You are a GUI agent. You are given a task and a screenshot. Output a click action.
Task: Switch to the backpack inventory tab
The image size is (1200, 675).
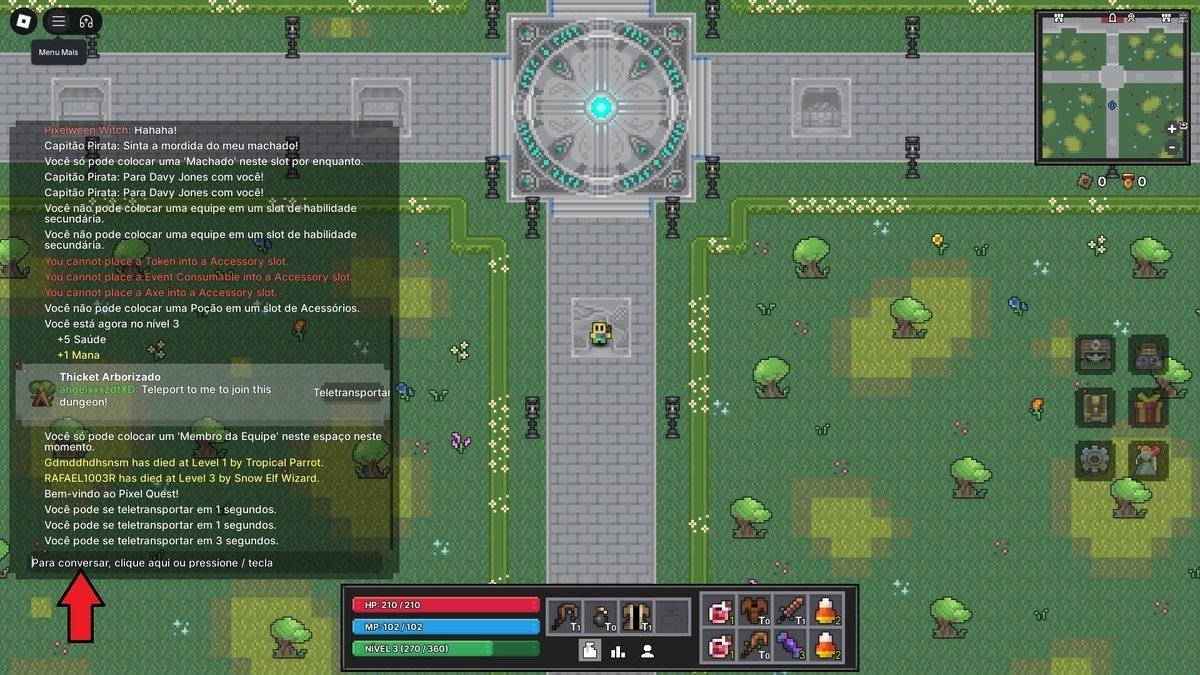pos(590,651)
